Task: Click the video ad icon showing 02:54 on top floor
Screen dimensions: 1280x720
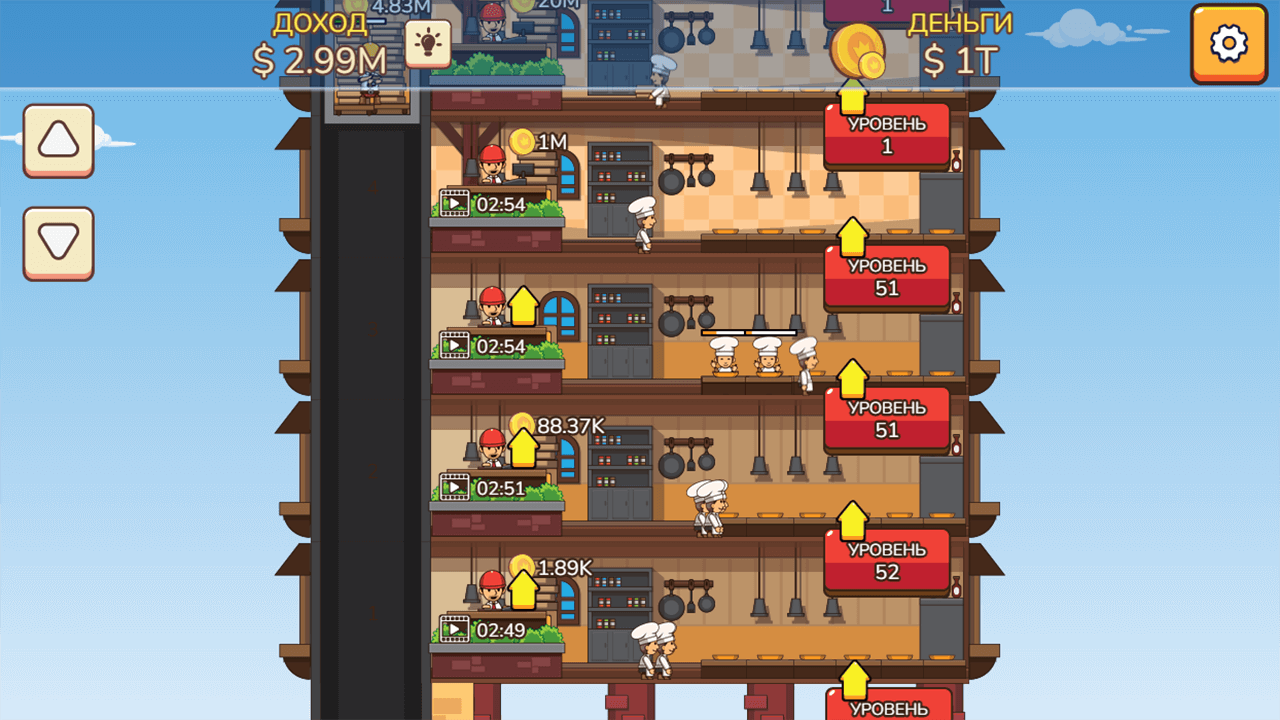Action: 455,203
